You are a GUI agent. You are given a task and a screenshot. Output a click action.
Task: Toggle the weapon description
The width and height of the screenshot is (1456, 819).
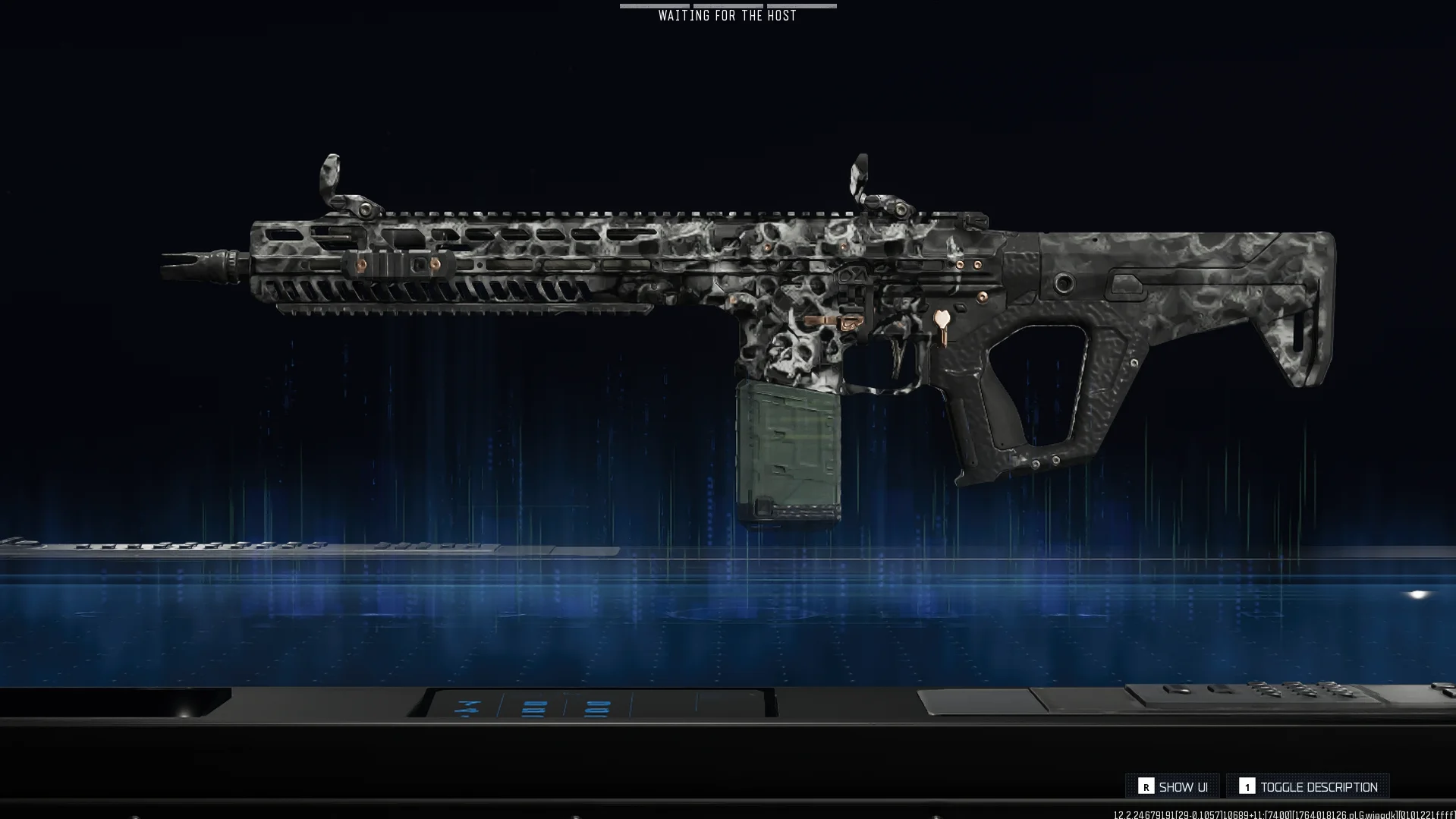pyautogui.click(x=1308, y=787)
